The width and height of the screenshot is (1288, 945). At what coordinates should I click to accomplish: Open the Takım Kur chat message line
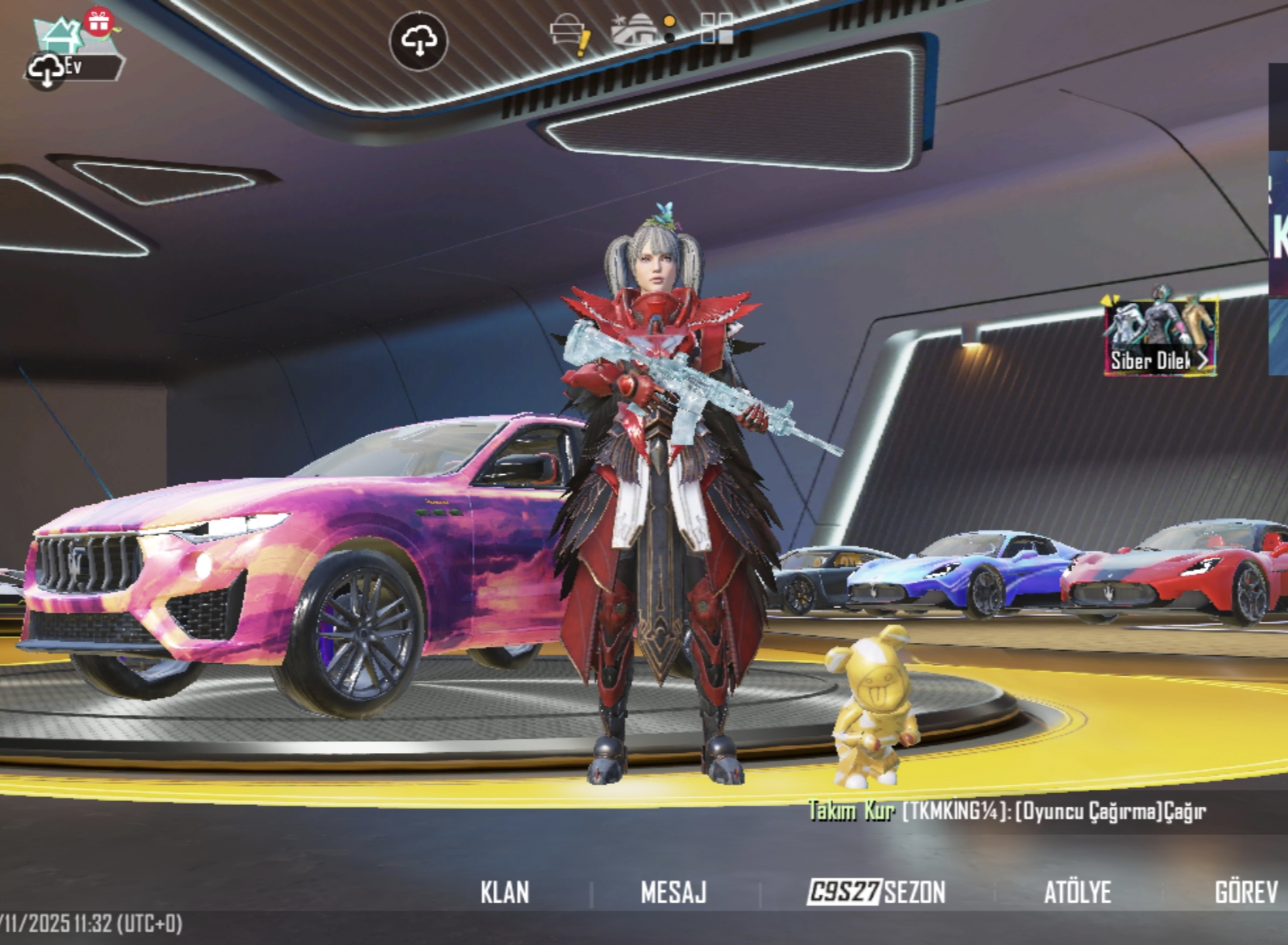(x=1006, y=811)
